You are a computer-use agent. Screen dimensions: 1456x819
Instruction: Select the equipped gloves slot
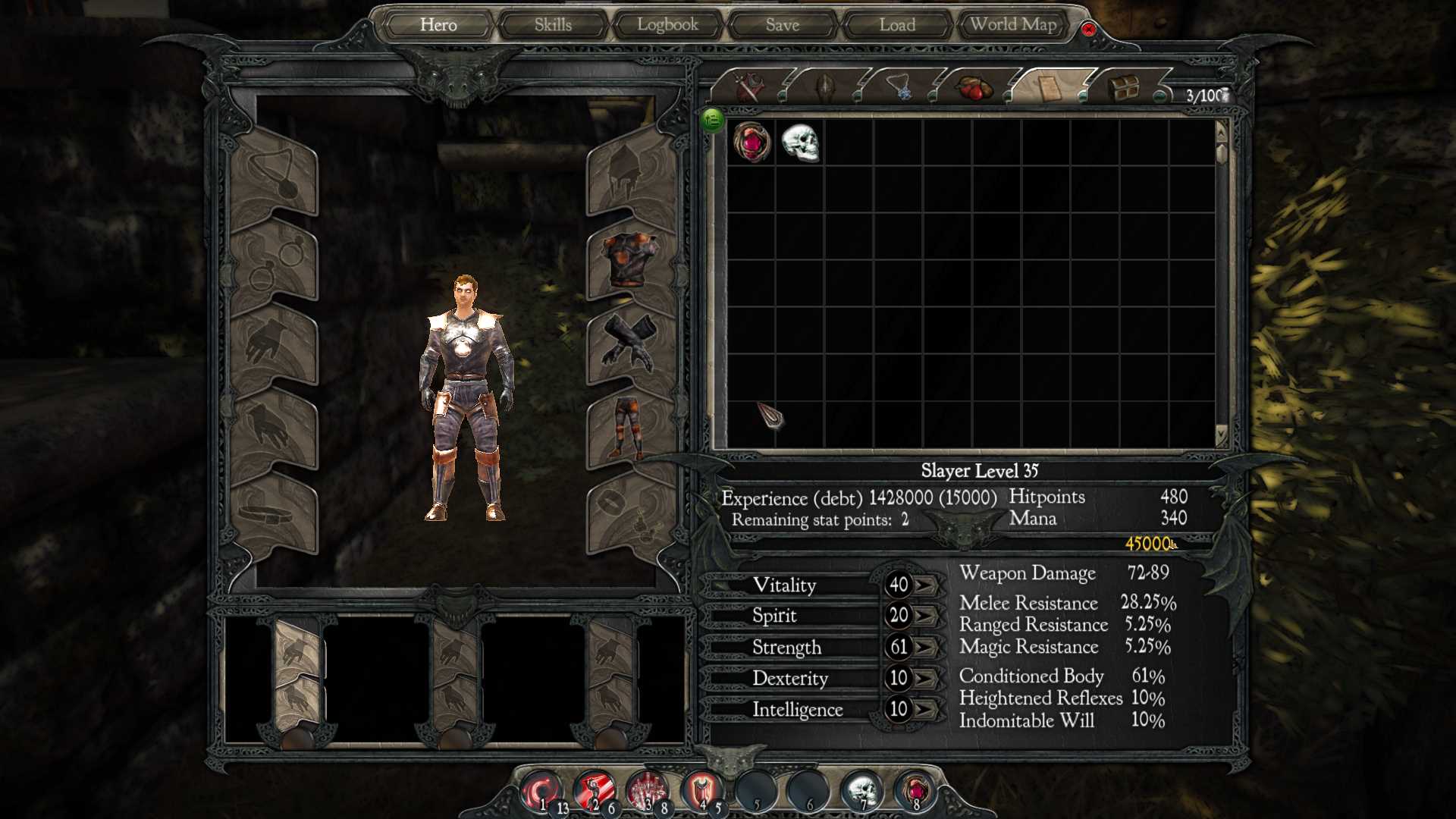(629, 343)
